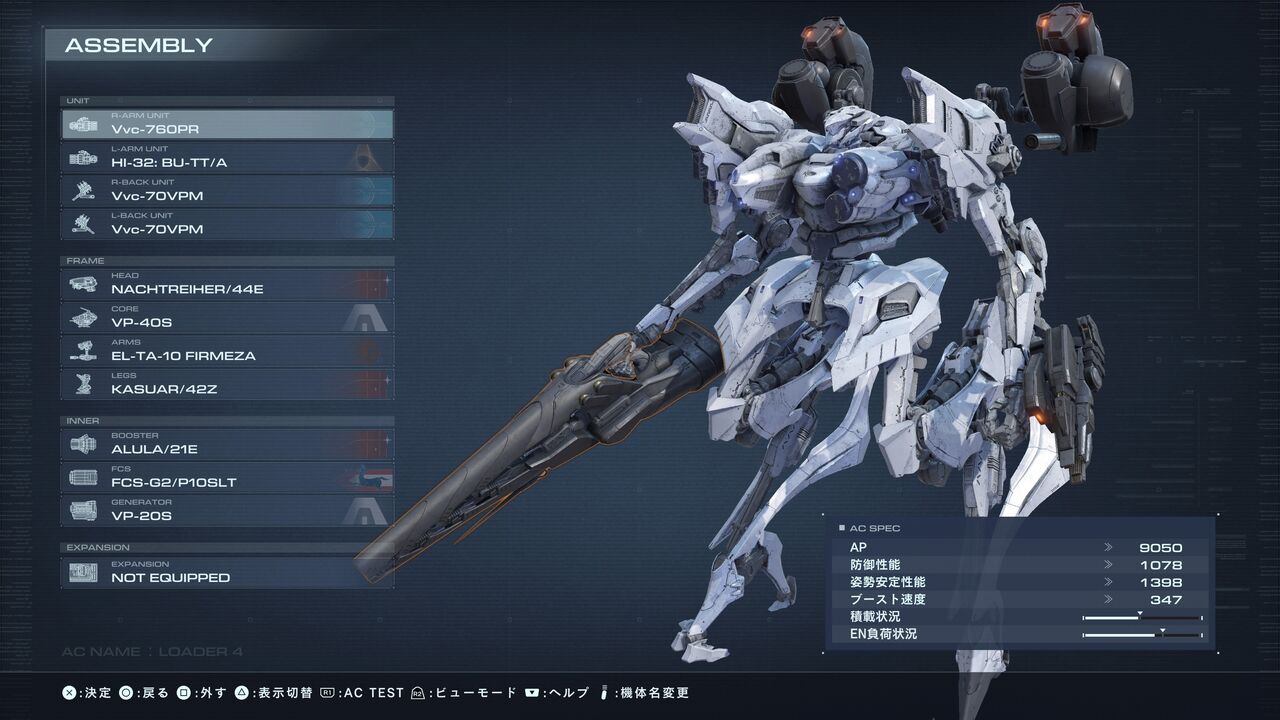Select the LEGS part KASUAR/42Z
Screen dimensions: 1280x720
coord(227,384)
